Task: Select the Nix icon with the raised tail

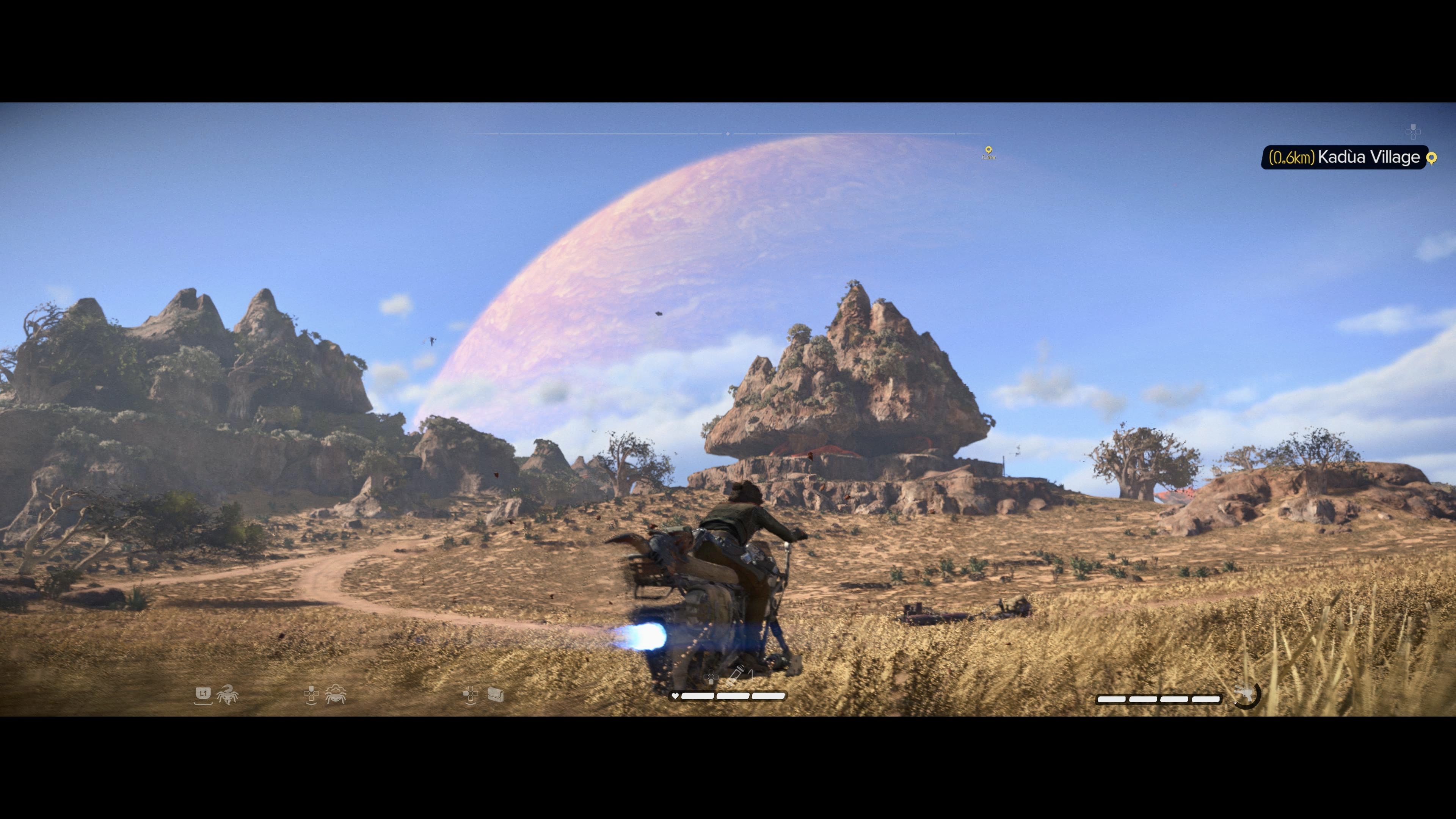Action: tap(227, 694)
